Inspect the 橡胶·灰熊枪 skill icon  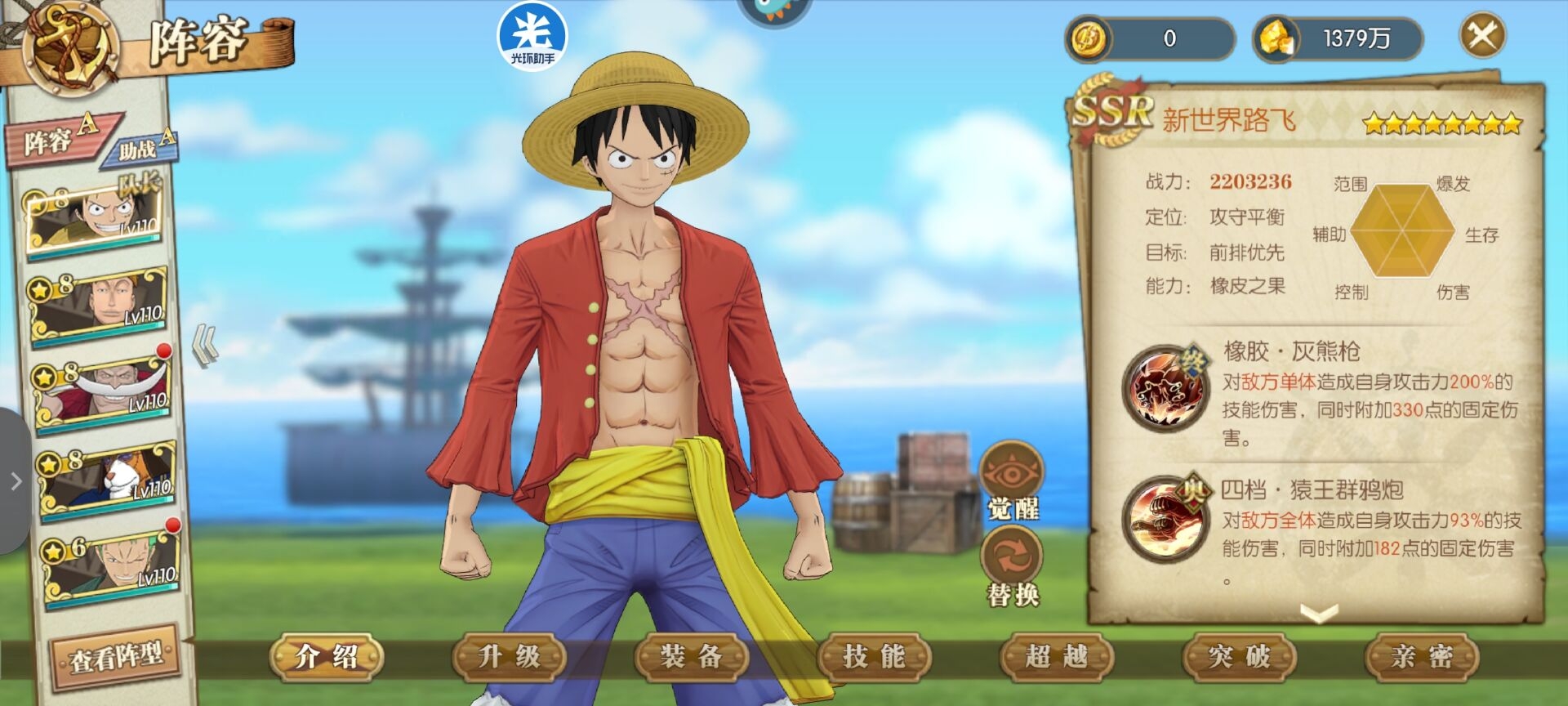tap(1164, 389)
